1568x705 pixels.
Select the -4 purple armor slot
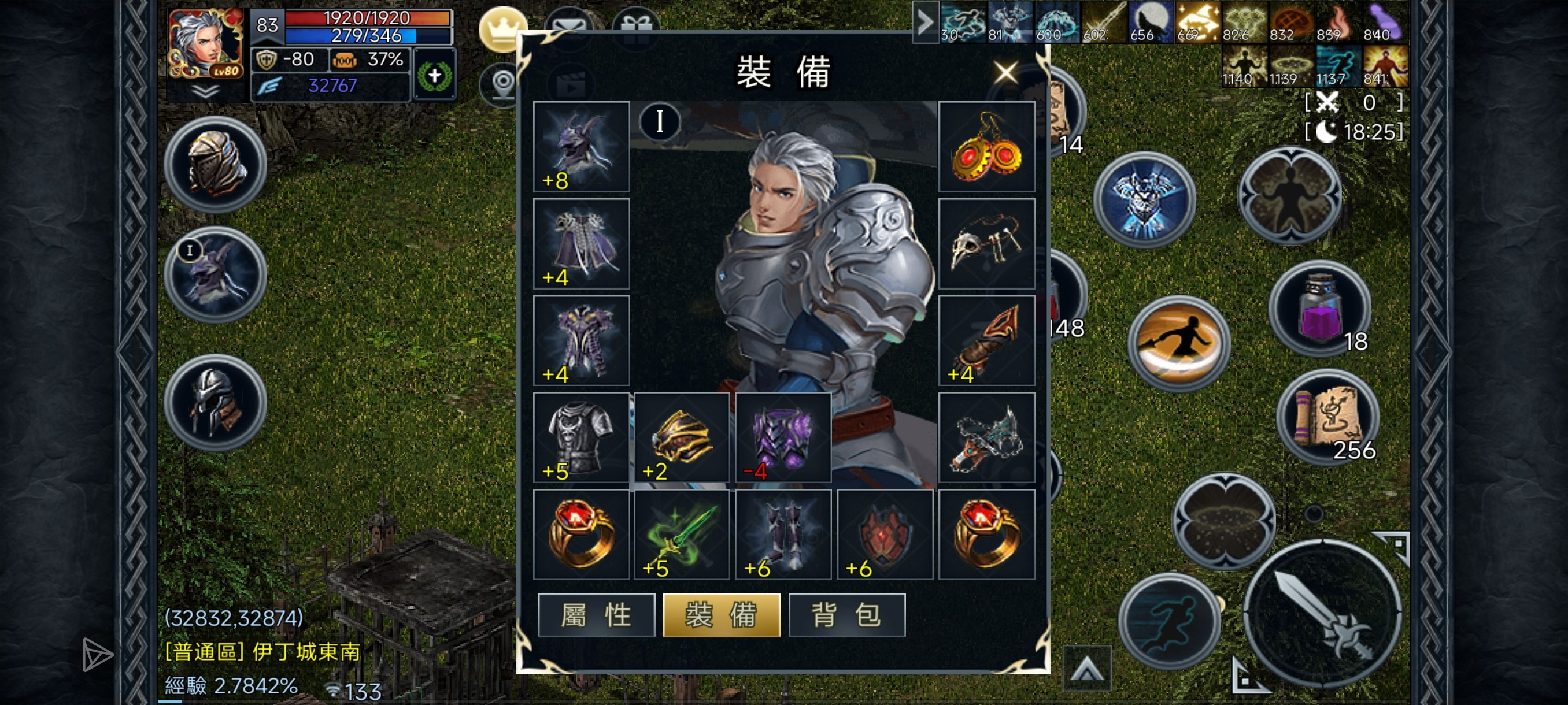click(x=783, y=437)
